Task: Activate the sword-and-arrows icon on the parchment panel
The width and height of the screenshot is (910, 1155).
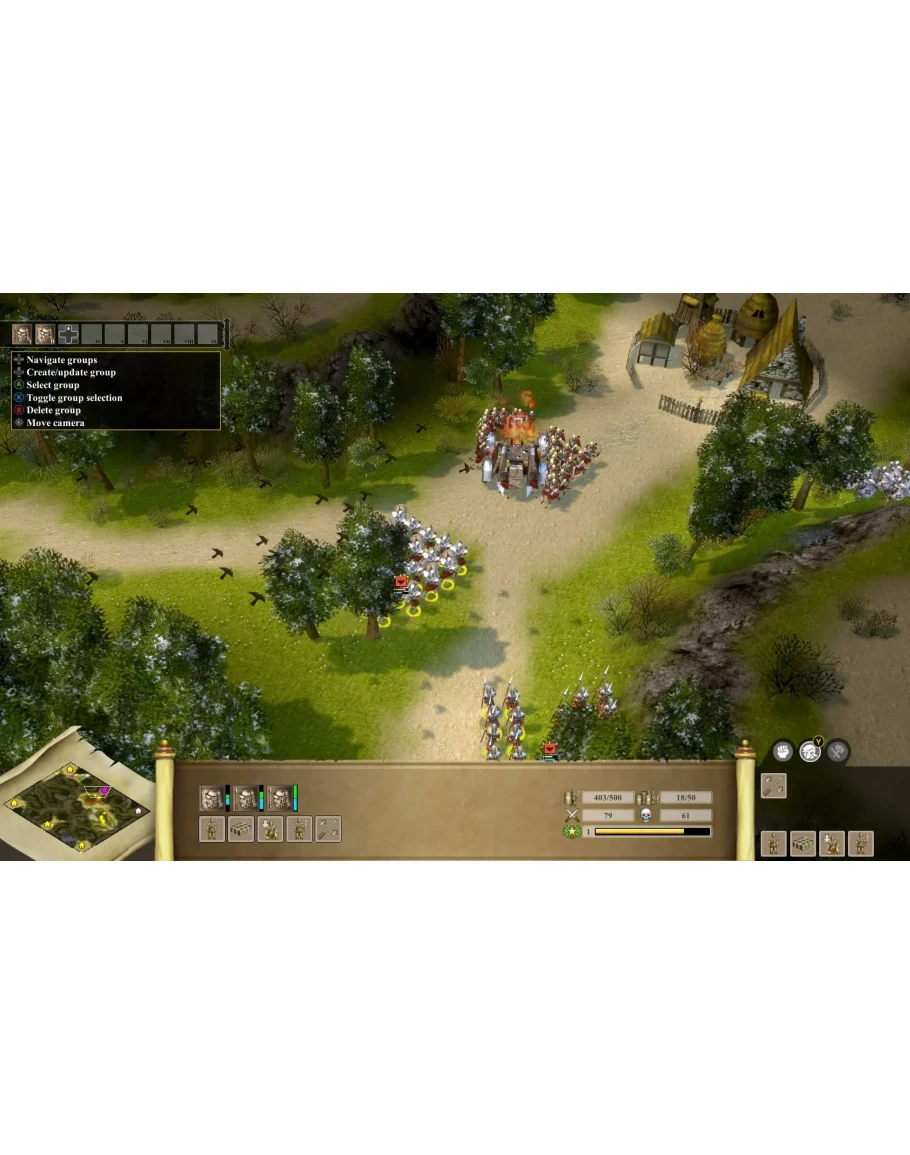Action: point(328,829)
